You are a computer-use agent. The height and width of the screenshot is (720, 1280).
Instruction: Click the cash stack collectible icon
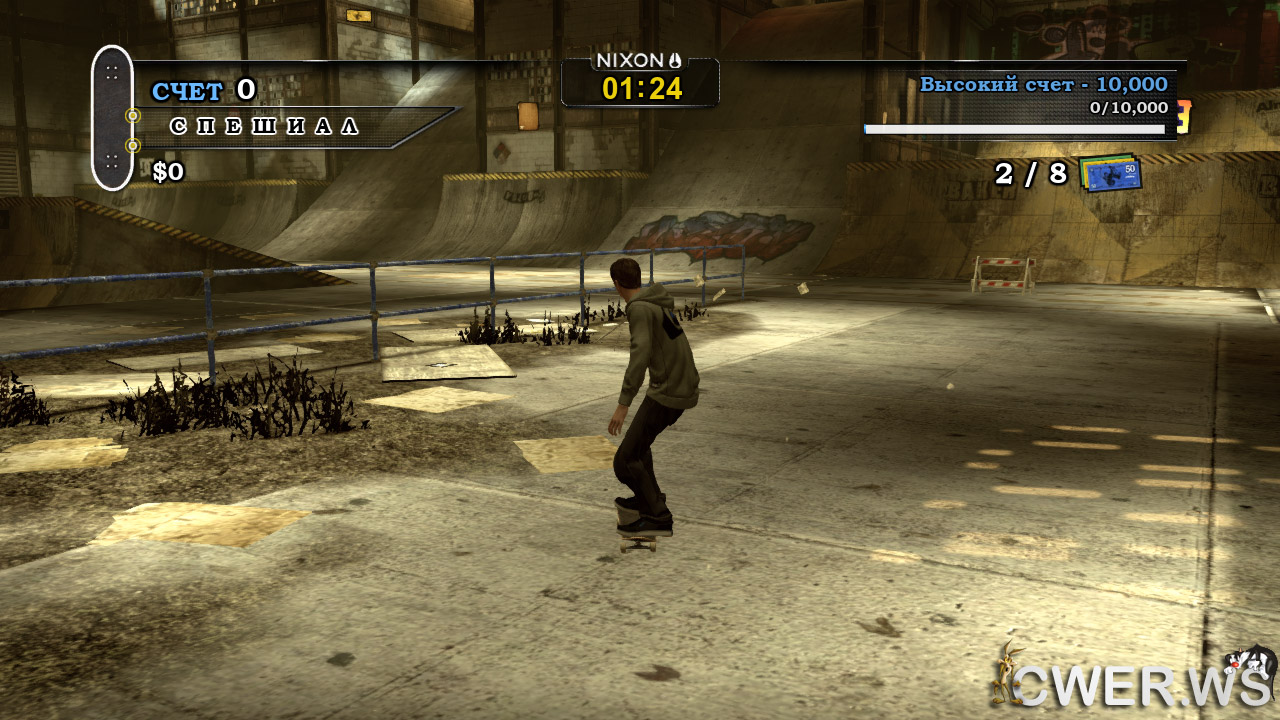pos(1111,173)
